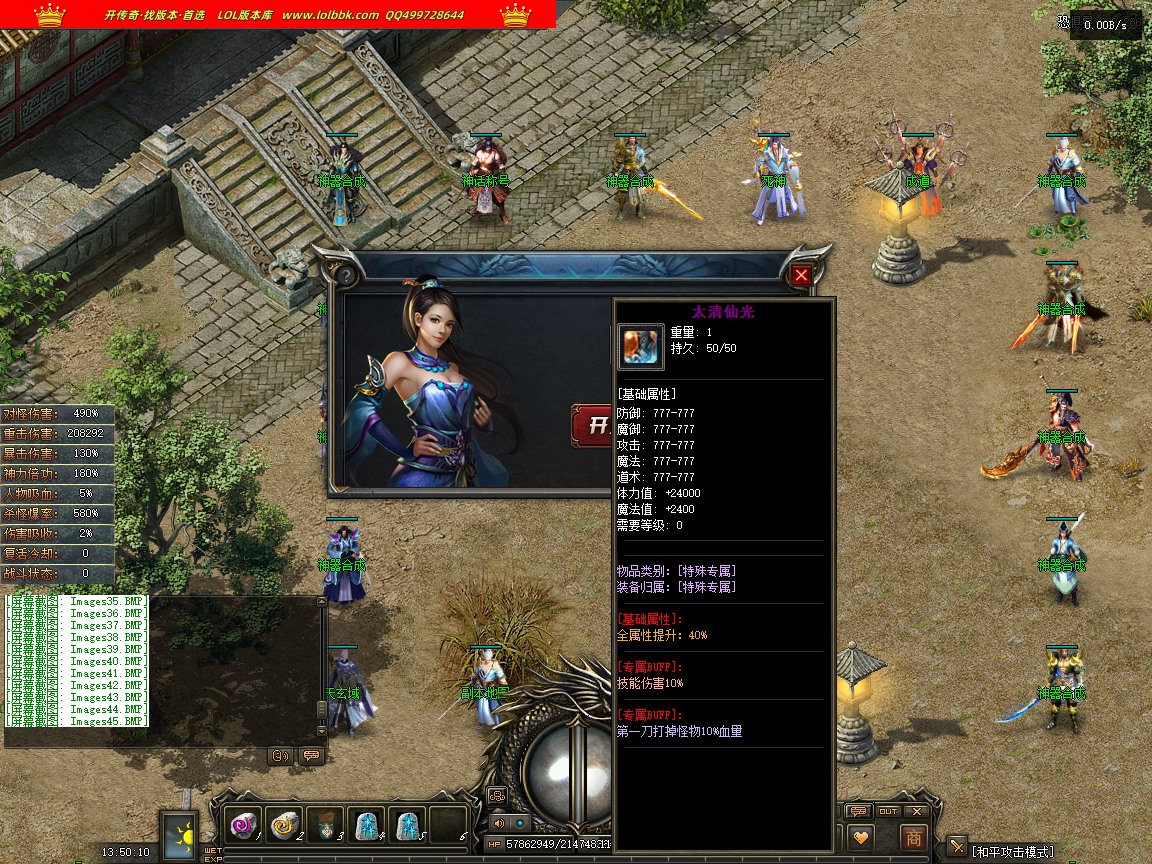Click the red top banner advertisement
Screen dimensions: 1152x864
tap(278, 14)
